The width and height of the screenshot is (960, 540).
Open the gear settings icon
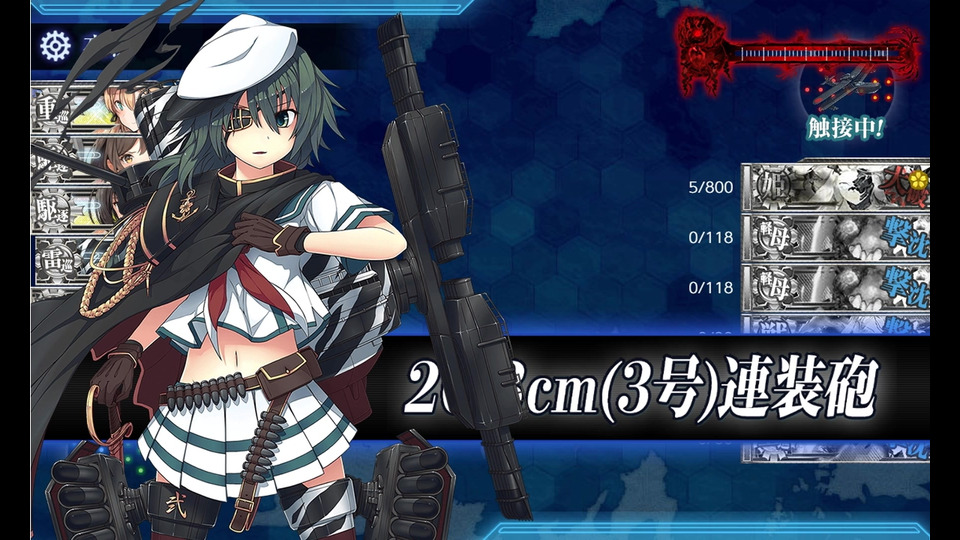click(x=52, y=45)
